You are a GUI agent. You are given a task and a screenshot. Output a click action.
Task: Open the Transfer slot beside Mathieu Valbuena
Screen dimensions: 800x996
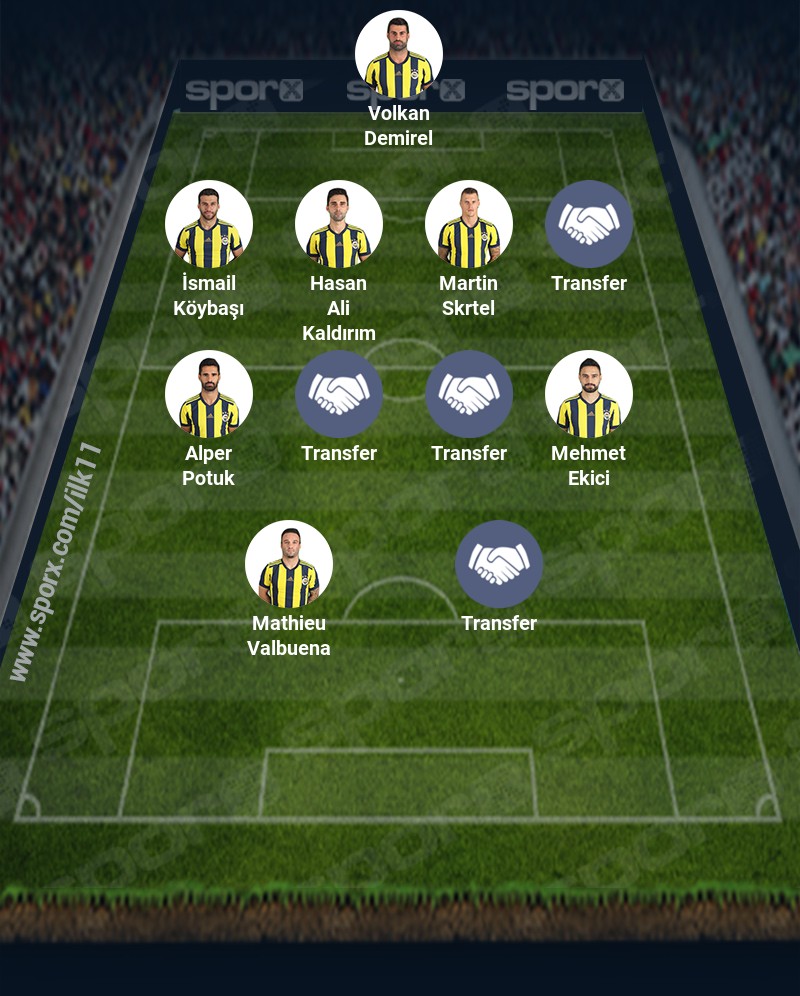[499, 564]
